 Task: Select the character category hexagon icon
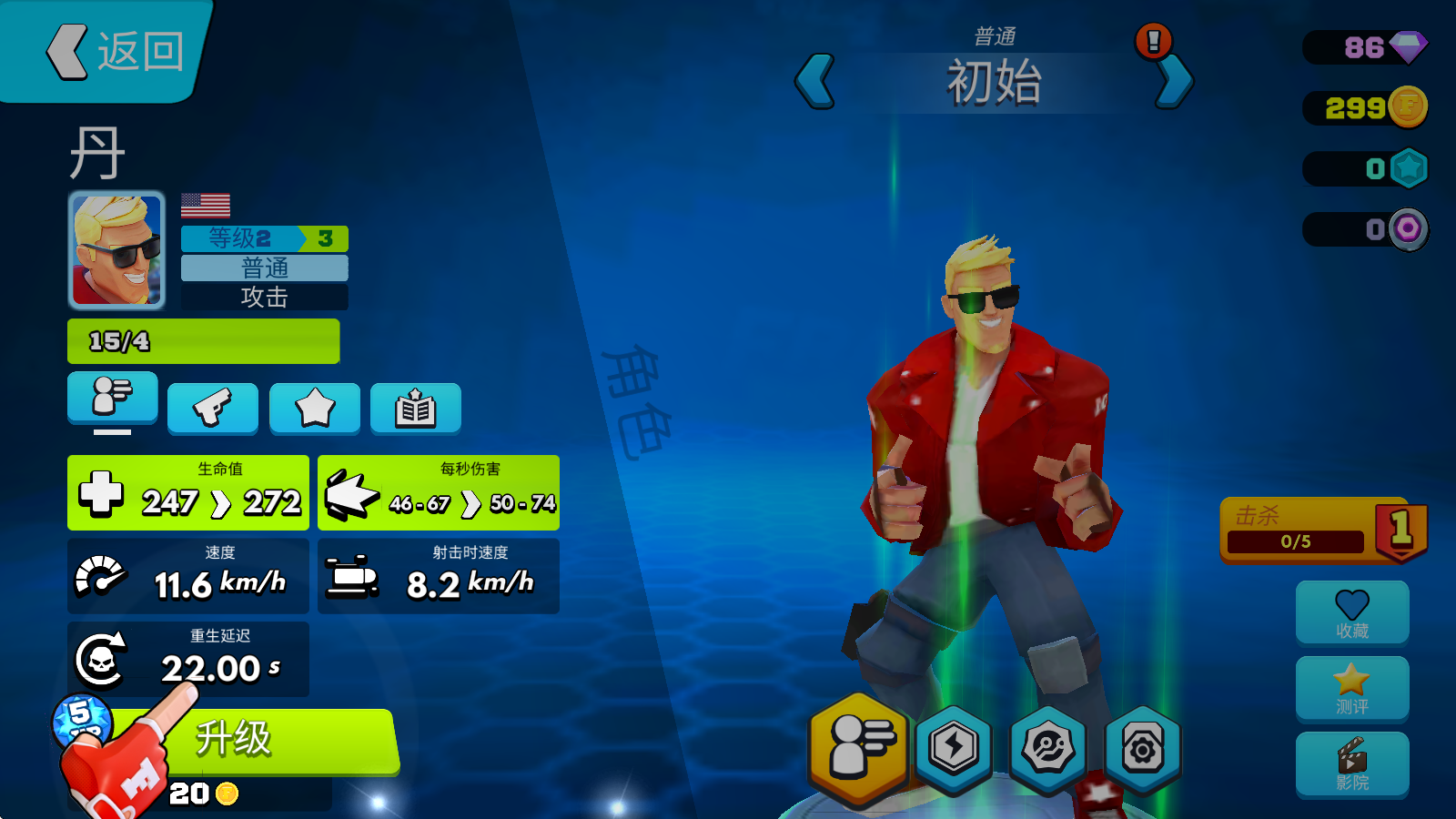click(860, 748)
